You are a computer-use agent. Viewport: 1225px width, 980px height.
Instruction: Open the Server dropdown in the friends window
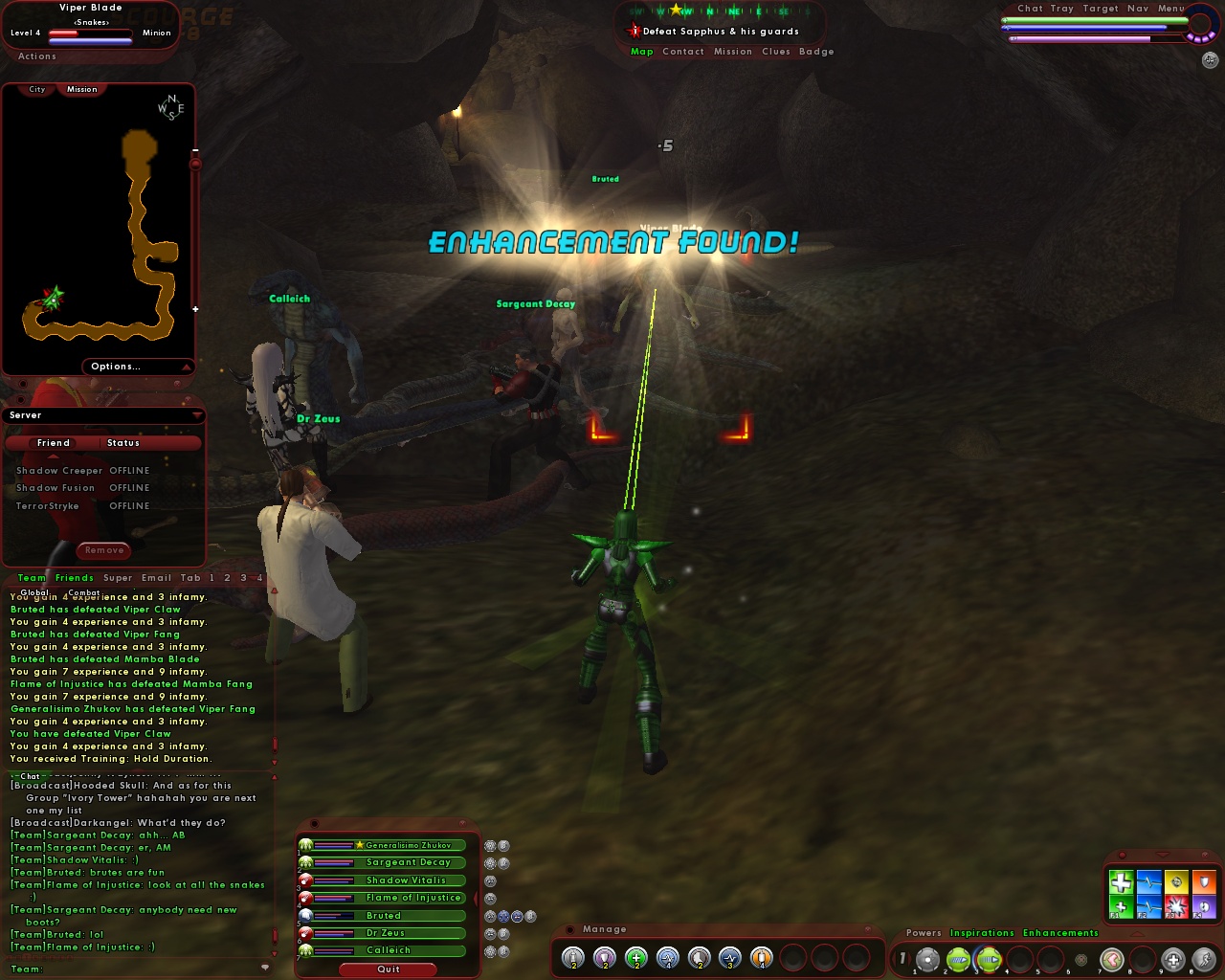[198, 414]
